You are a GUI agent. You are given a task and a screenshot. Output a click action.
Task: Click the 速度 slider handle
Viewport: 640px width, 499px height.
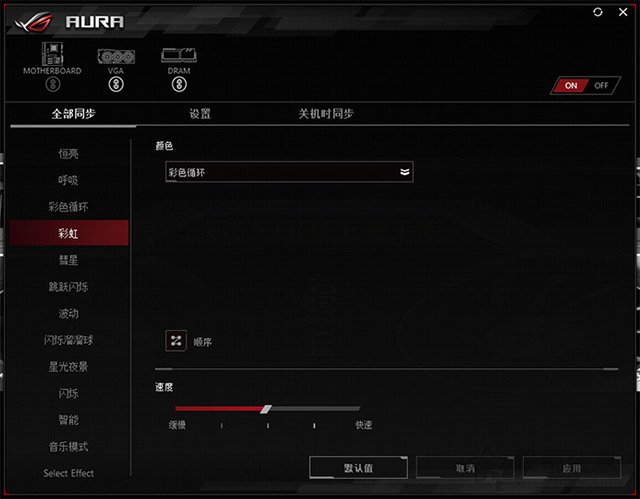point(266,408)
